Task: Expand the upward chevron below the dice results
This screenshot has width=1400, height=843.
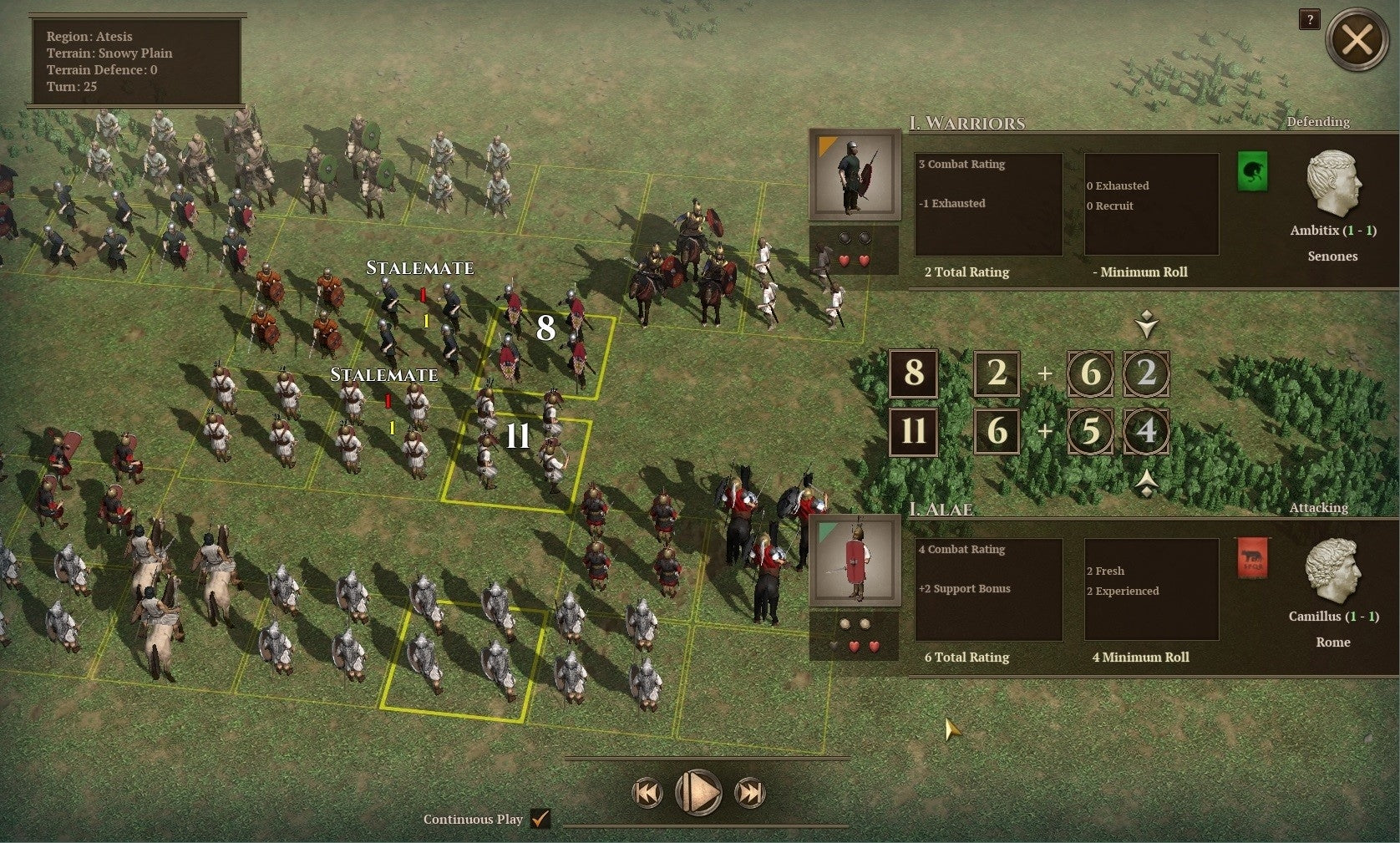Action: [1148, 483]
